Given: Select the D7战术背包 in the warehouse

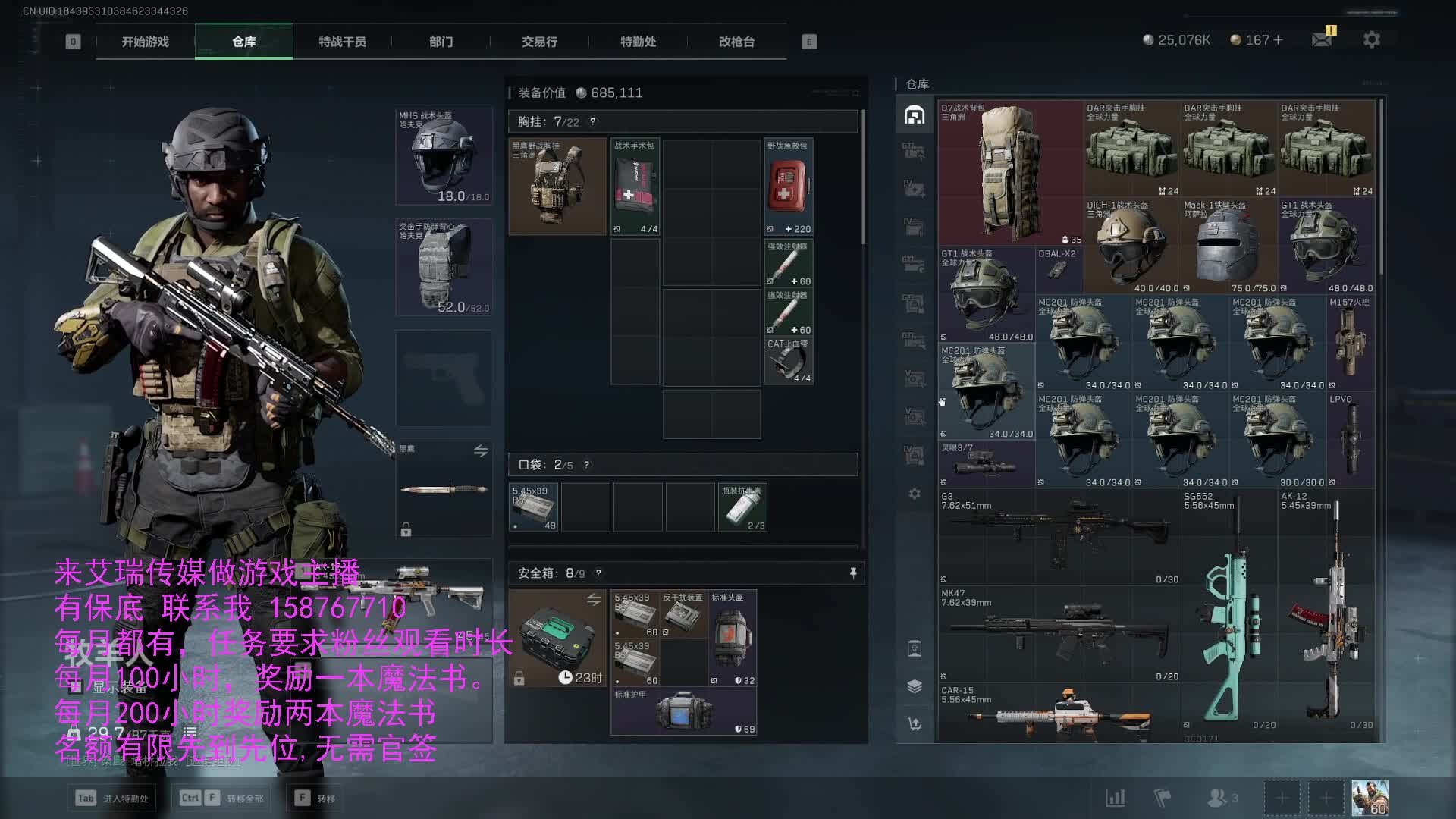Looking at the screenshot, I should pos(1010,173).
